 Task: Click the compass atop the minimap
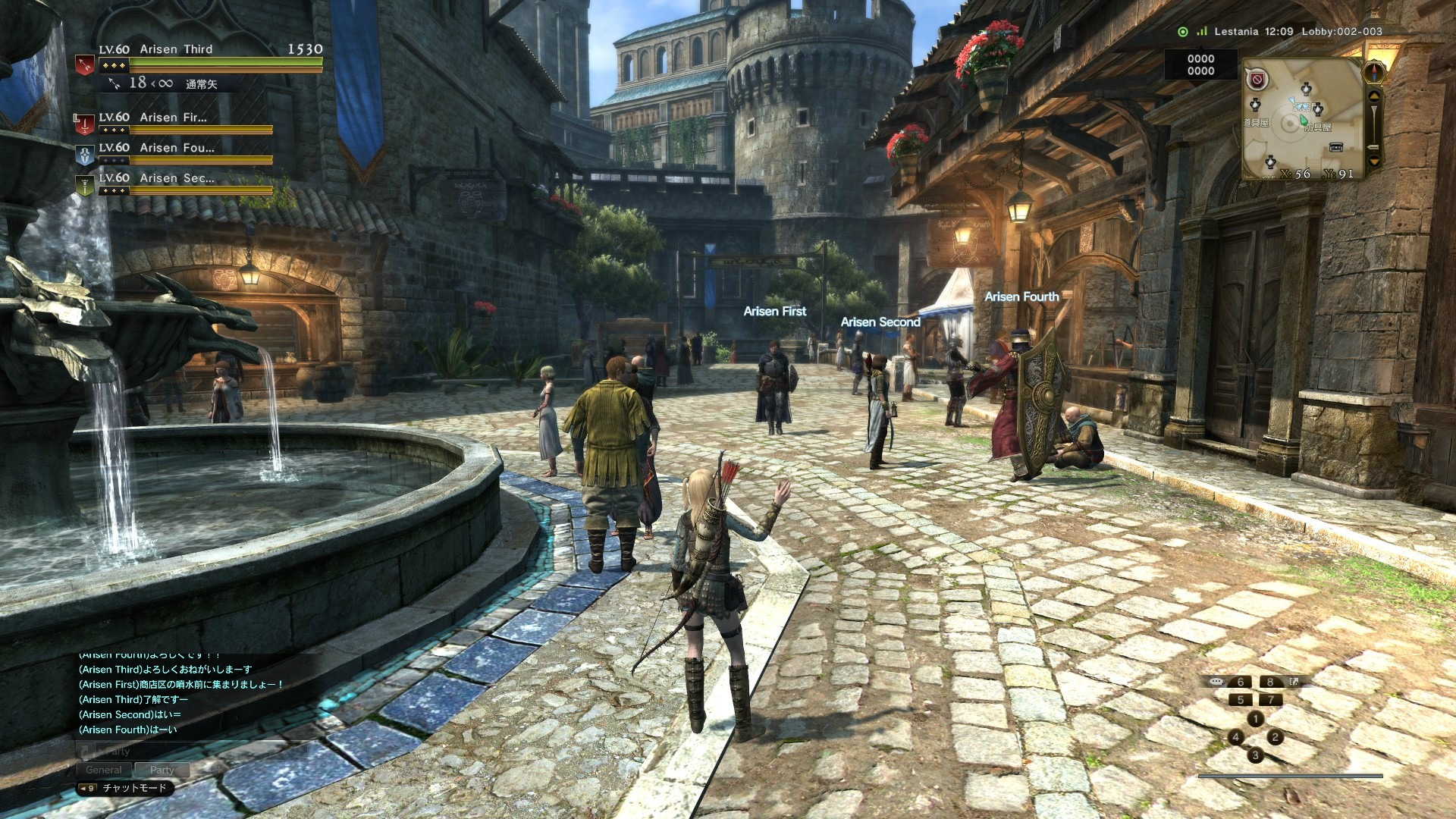(x=1375, y=73)
